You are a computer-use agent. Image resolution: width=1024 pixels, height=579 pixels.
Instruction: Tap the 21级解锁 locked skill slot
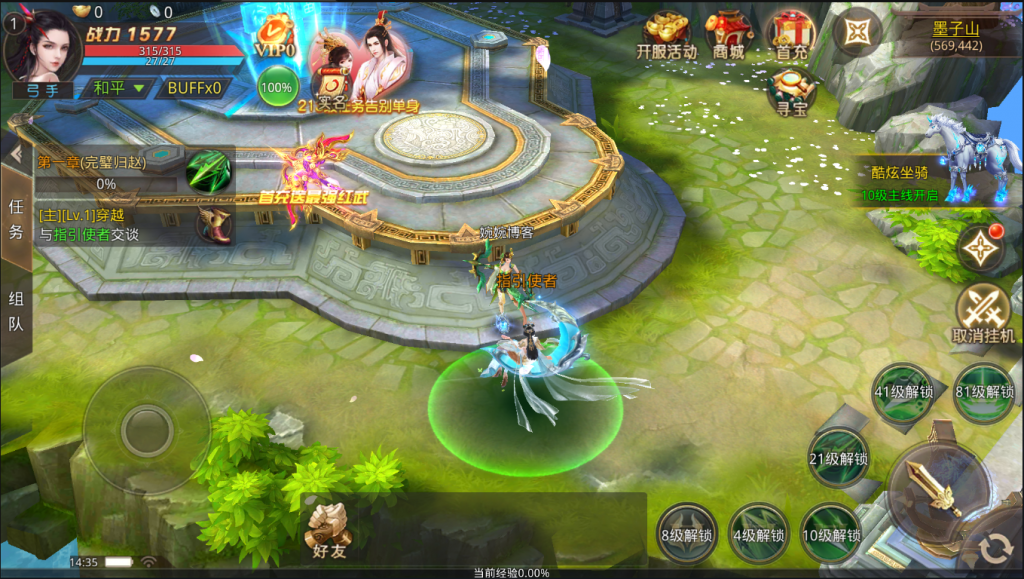click(838, 458)
